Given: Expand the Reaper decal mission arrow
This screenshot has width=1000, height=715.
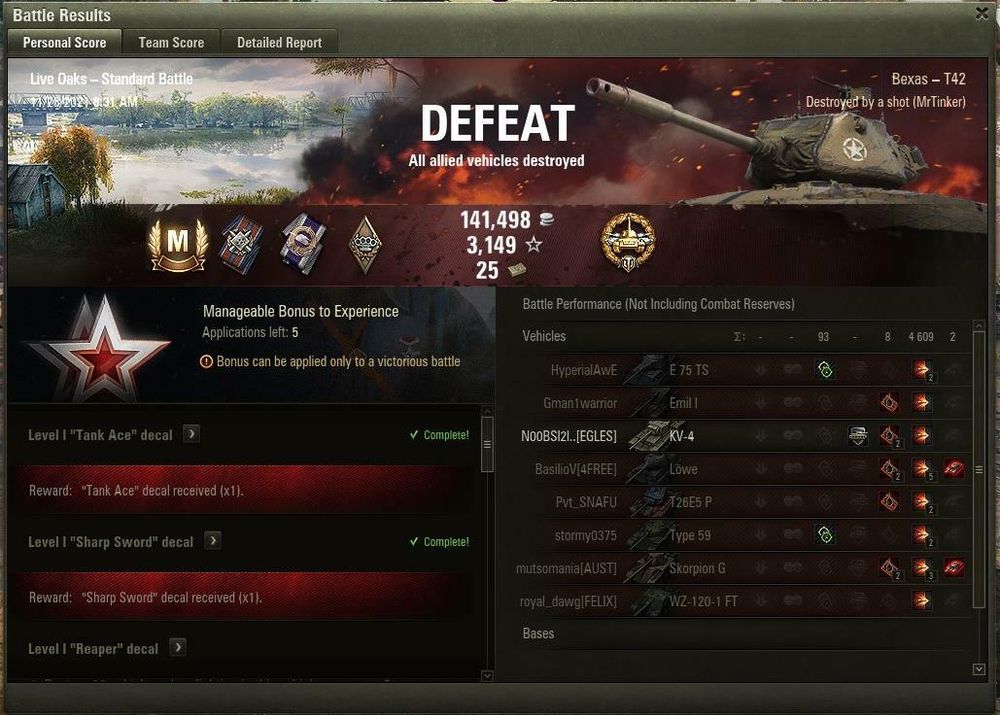Looking at the screenshot, I should click(178, 648).
